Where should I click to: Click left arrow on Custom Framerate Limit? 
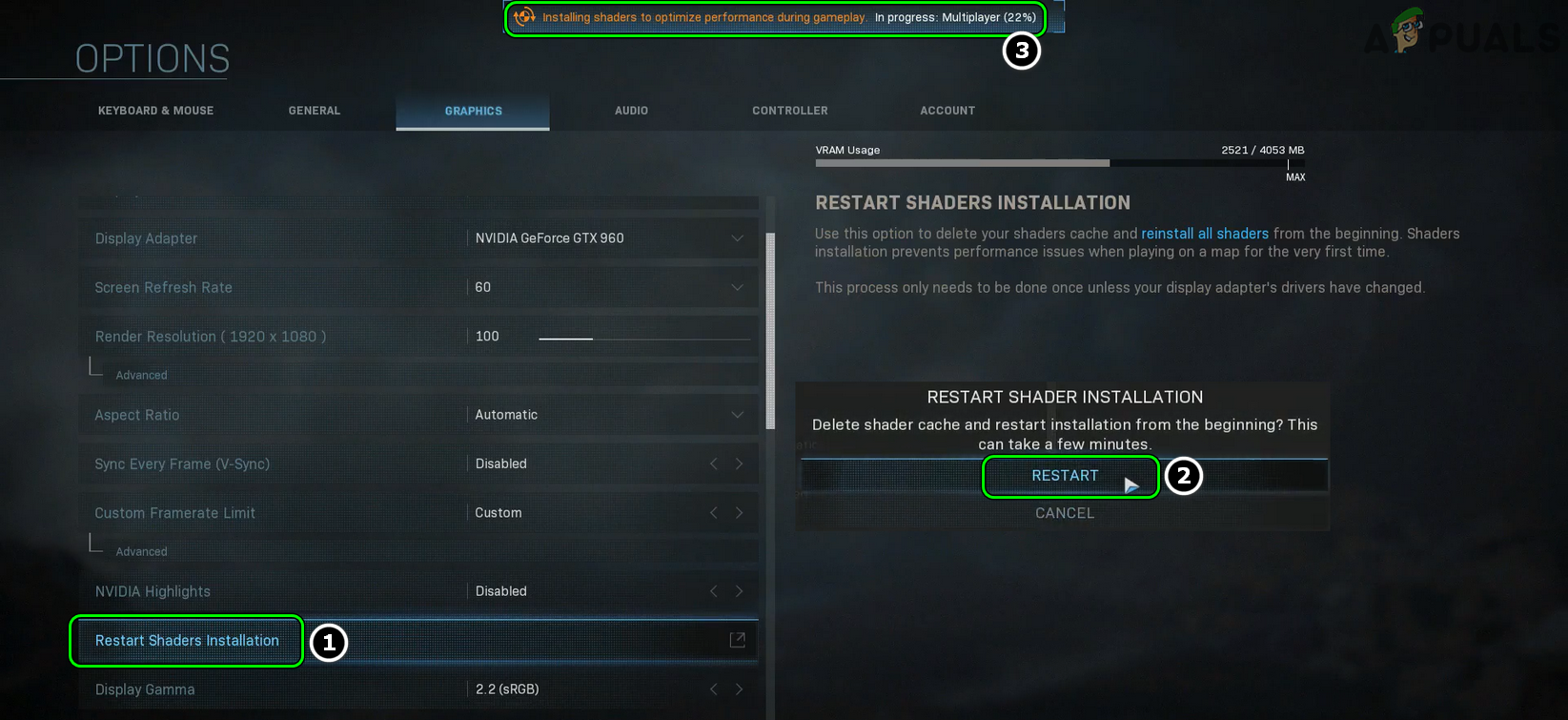coord(714,513)
